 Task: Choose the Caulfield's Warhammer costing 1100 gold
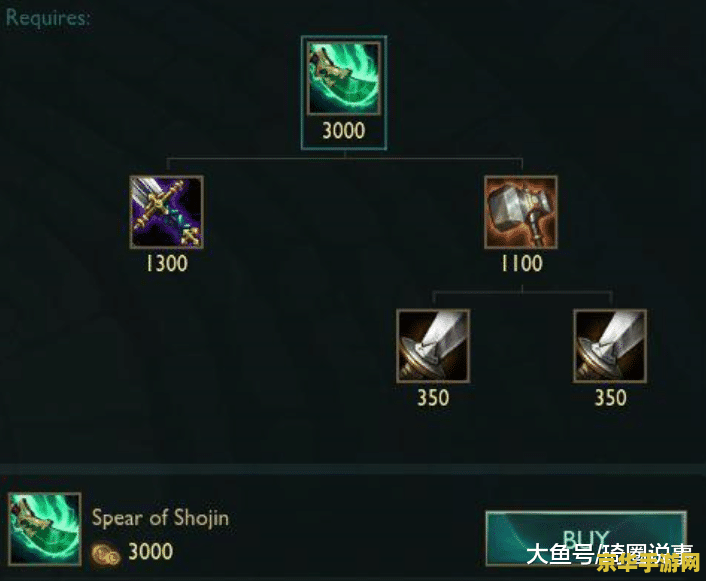point(520,212)
